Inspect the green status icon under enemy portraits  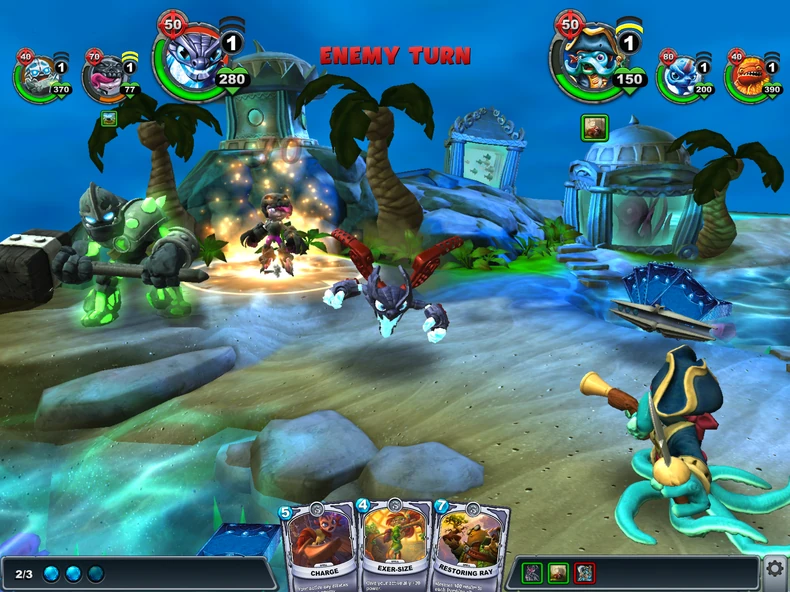pyautogui.click(x=109, y=119)
